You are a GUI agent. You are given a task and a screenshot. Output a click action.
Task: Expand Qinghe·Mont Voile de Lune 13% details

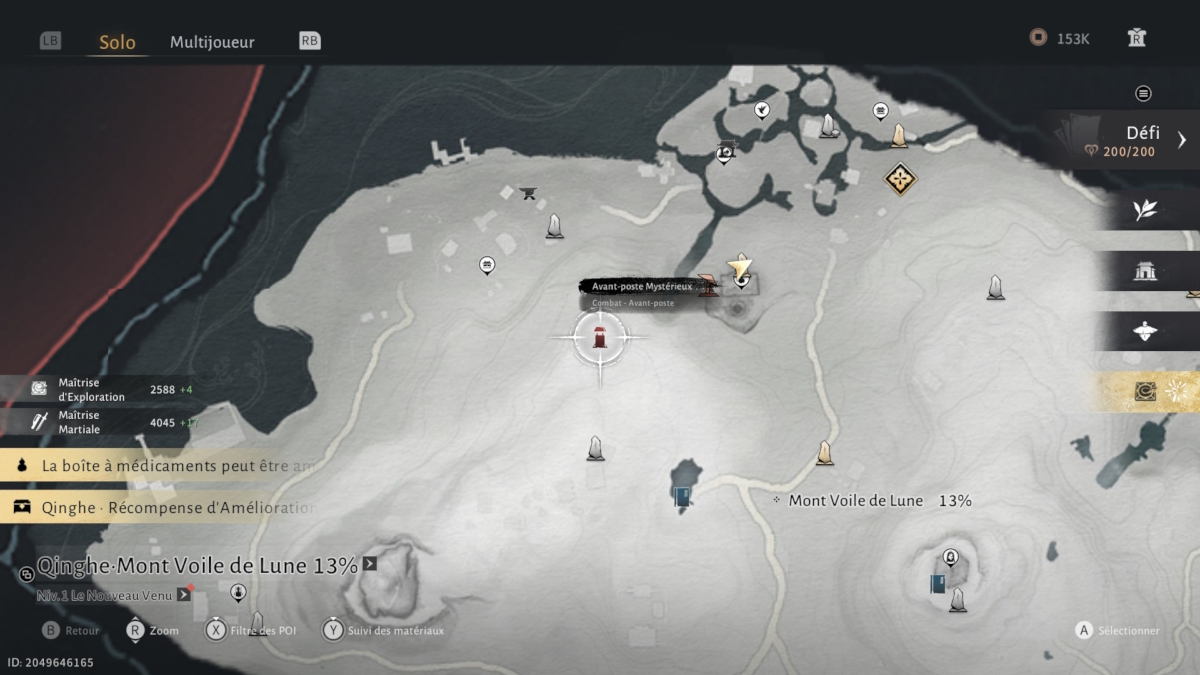370,564
